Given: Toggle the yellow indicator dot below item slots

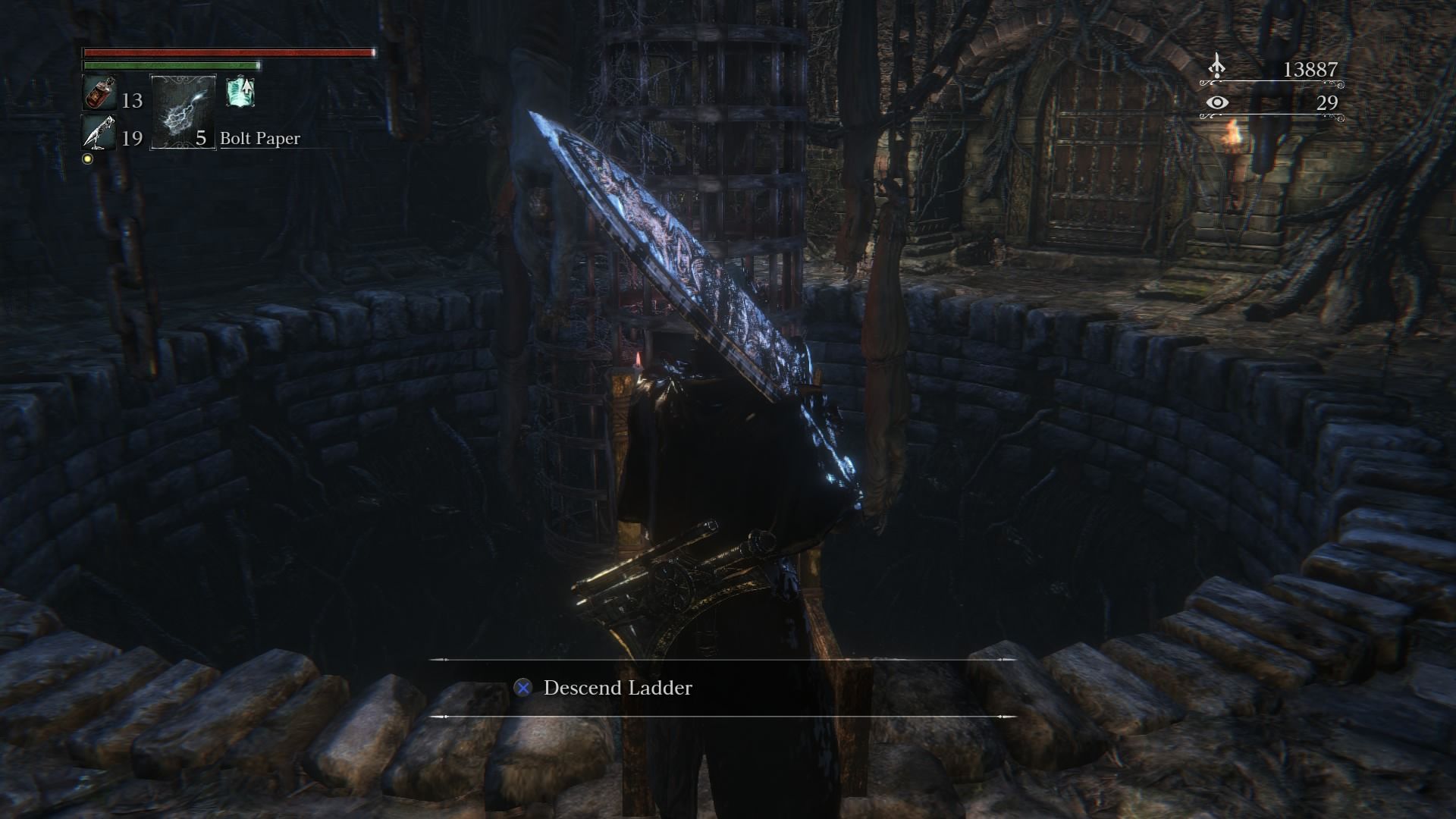Looking at the screenshot, I should pos(86,159).
